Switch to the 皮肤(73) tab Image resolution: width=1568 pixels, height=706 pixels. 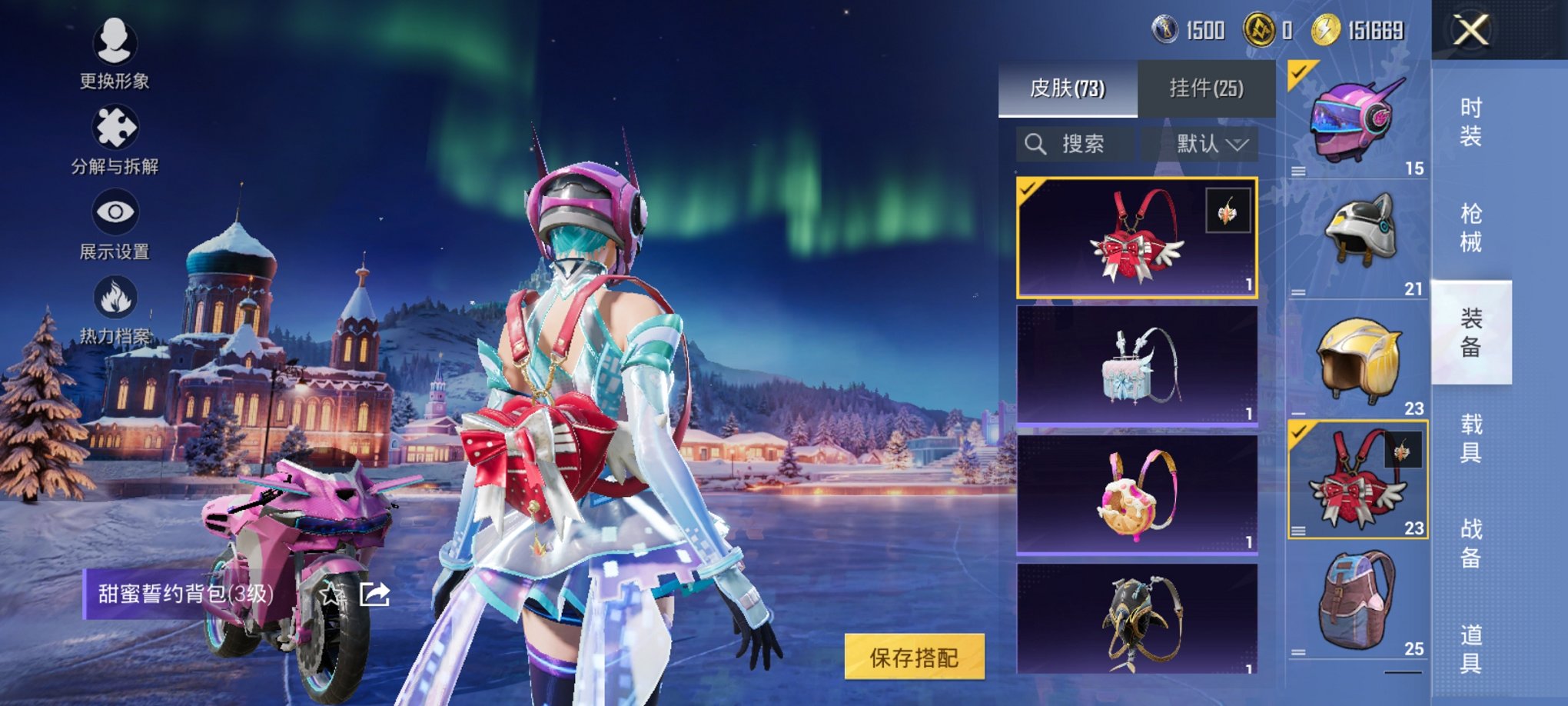(1067, 88)
